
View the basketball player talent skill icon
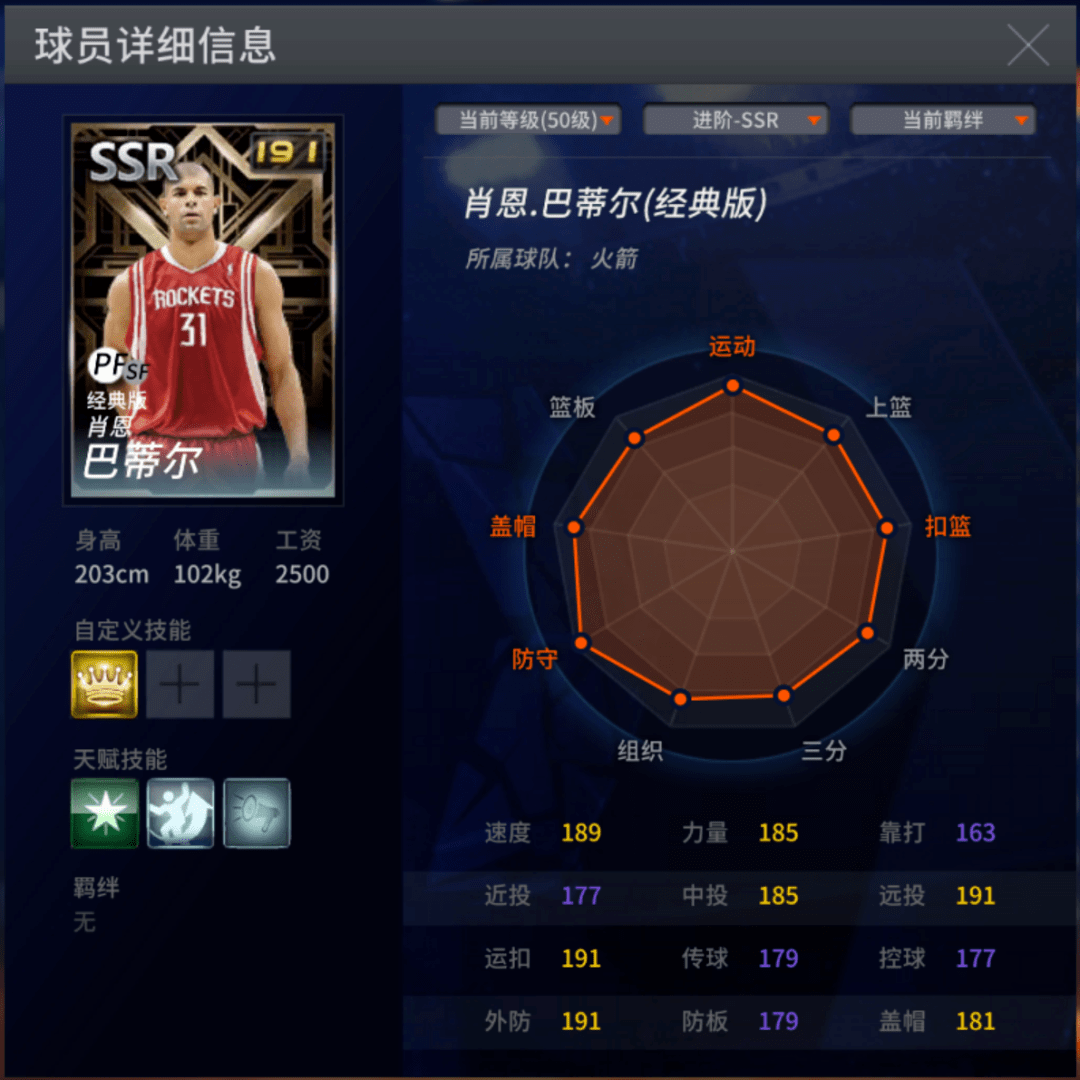(180, 813)
